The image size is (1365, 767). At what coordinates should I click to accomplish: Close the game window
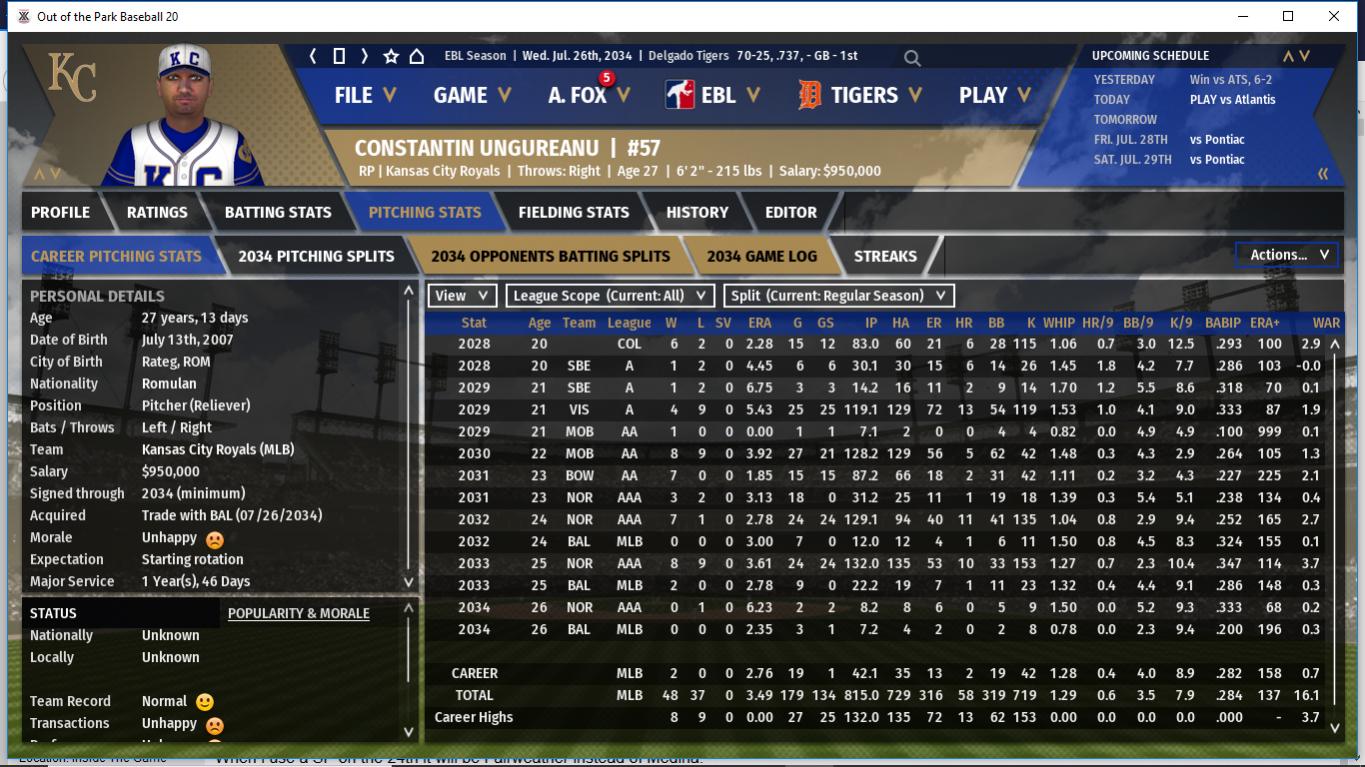click(x=1333, y=16)
